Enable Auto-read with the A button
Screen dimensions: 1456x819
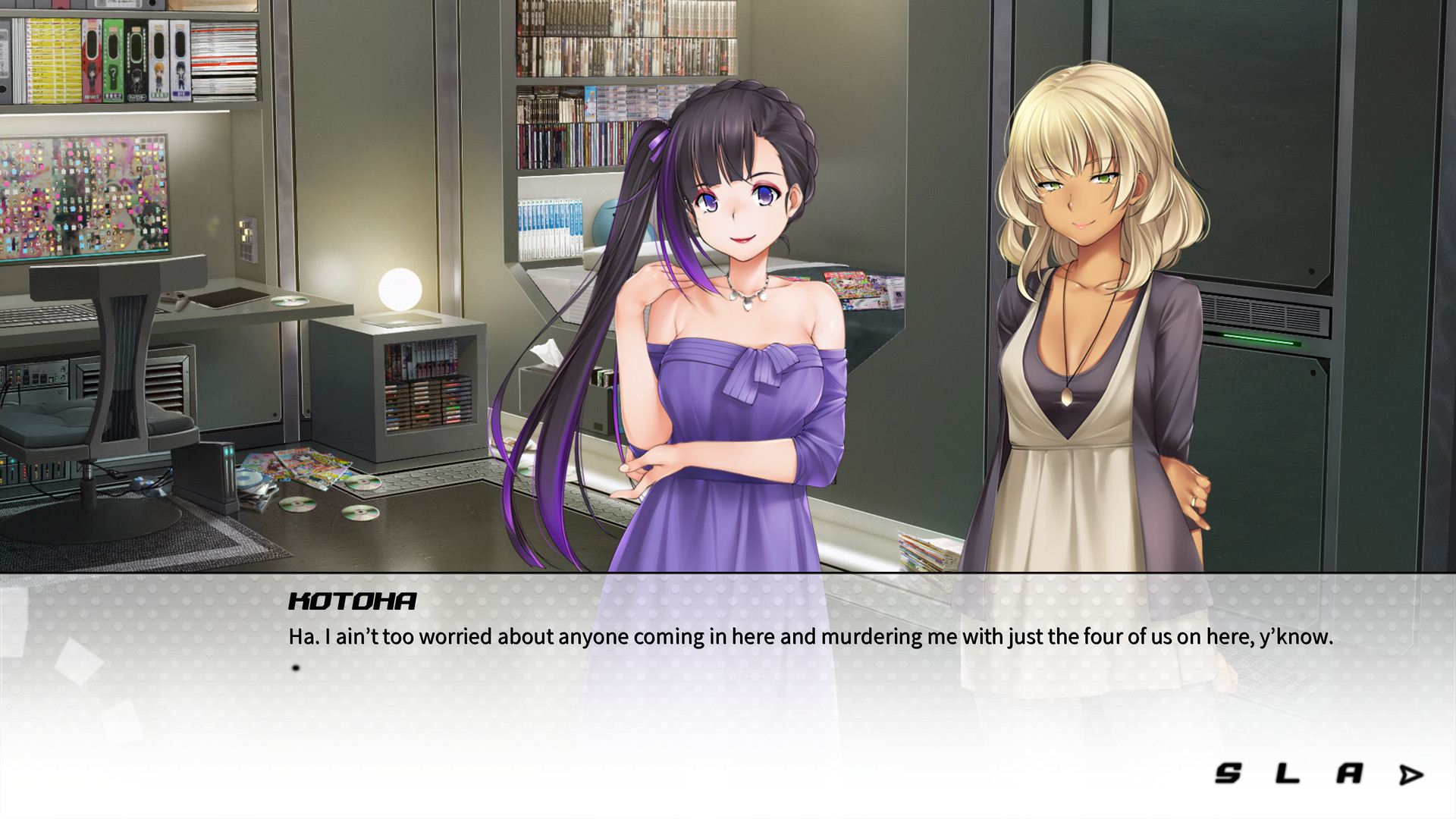coord(1350,775)
